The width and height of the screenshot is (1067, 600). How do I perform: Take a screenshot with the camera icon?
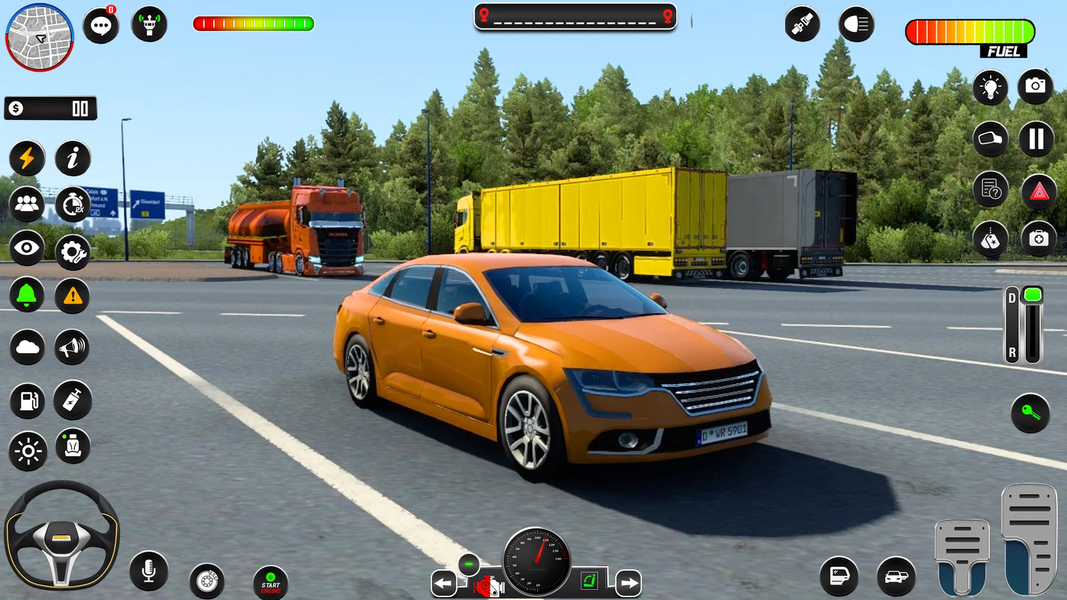click(1035, 86)
